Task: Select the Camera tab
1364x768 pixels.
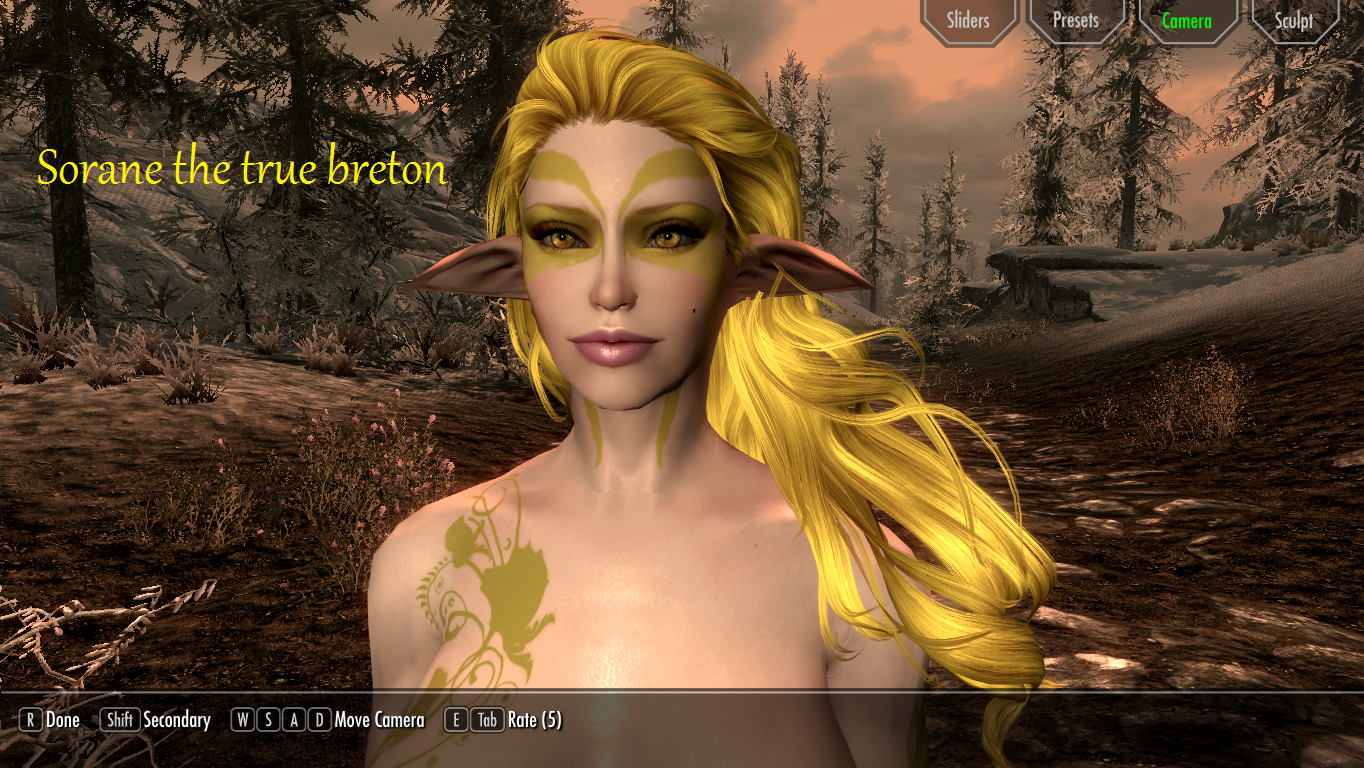Action: pyautogui.click(x=1187, y=20)
